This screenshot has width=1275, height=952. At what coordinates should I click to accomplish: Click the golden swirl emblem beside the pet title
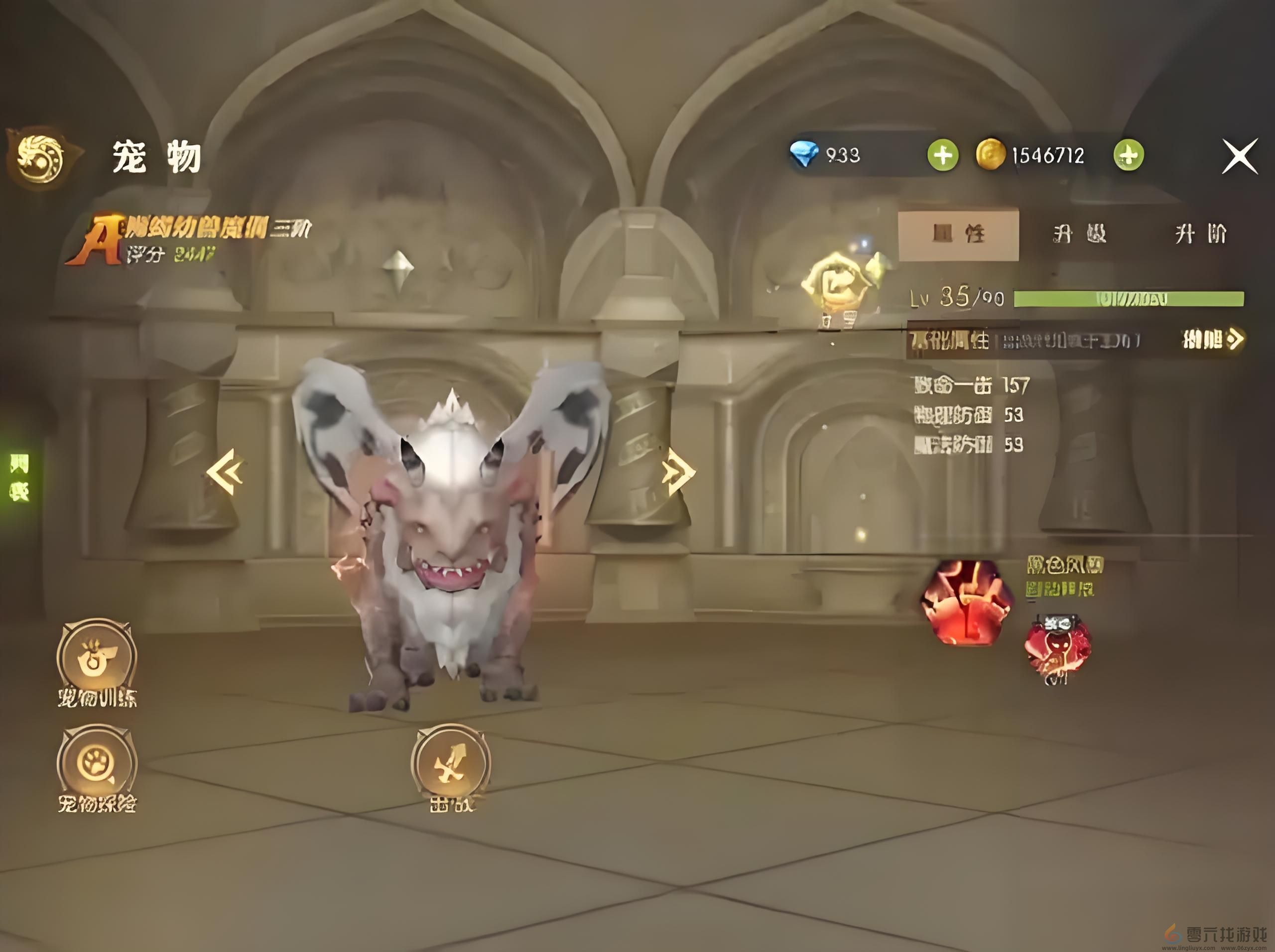(40, 157)
